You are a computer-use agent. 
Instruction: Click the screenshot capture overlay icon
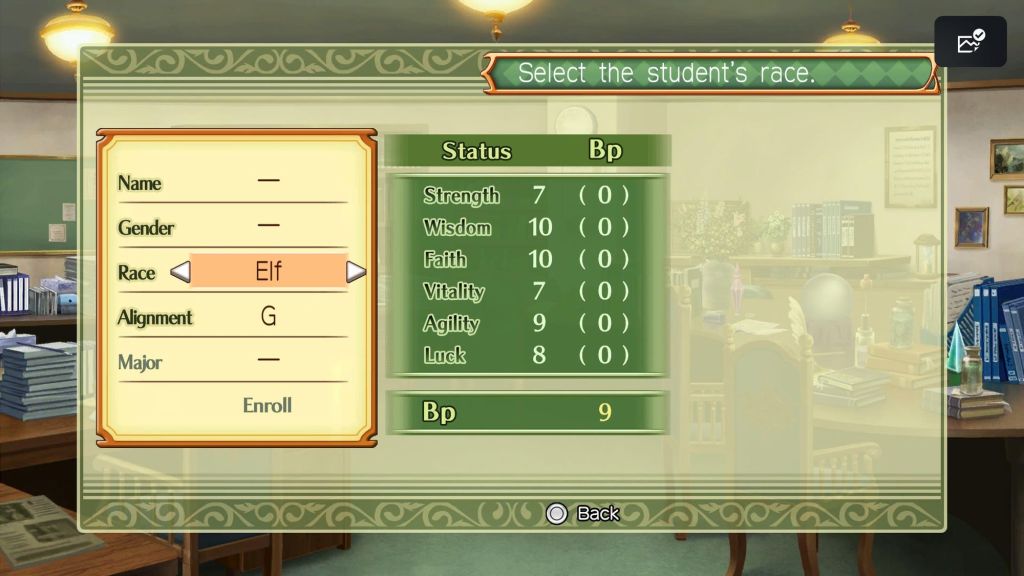tap(970, 42)
